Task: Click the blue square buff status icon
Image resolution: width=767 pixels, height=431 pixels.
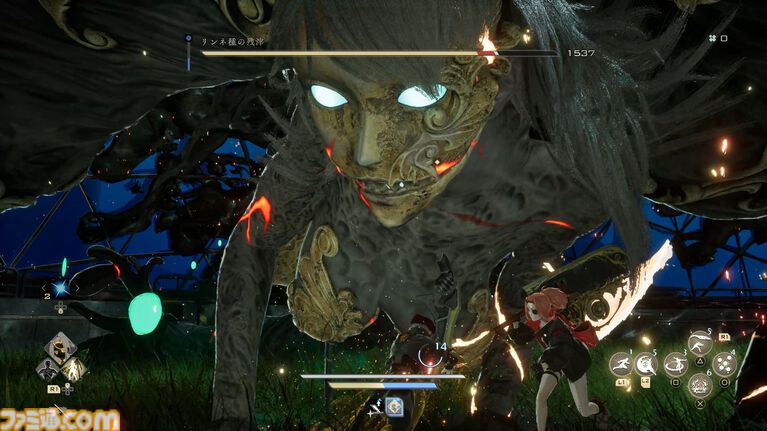Action: [396, 406]
